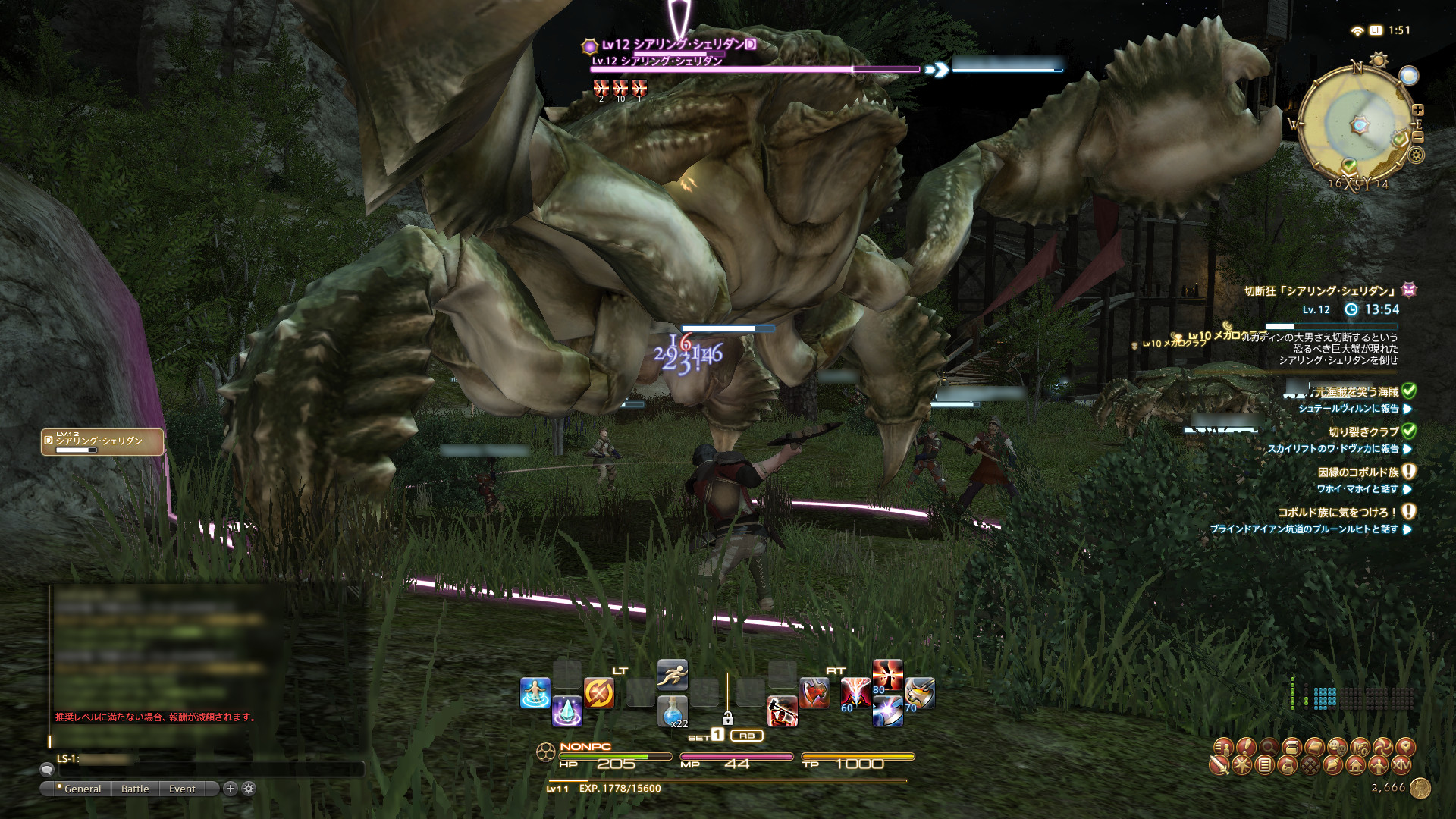This screenshot has width=1456, height=819.
Task: Activate the blue Return action icon
Action: coord(535,693)
